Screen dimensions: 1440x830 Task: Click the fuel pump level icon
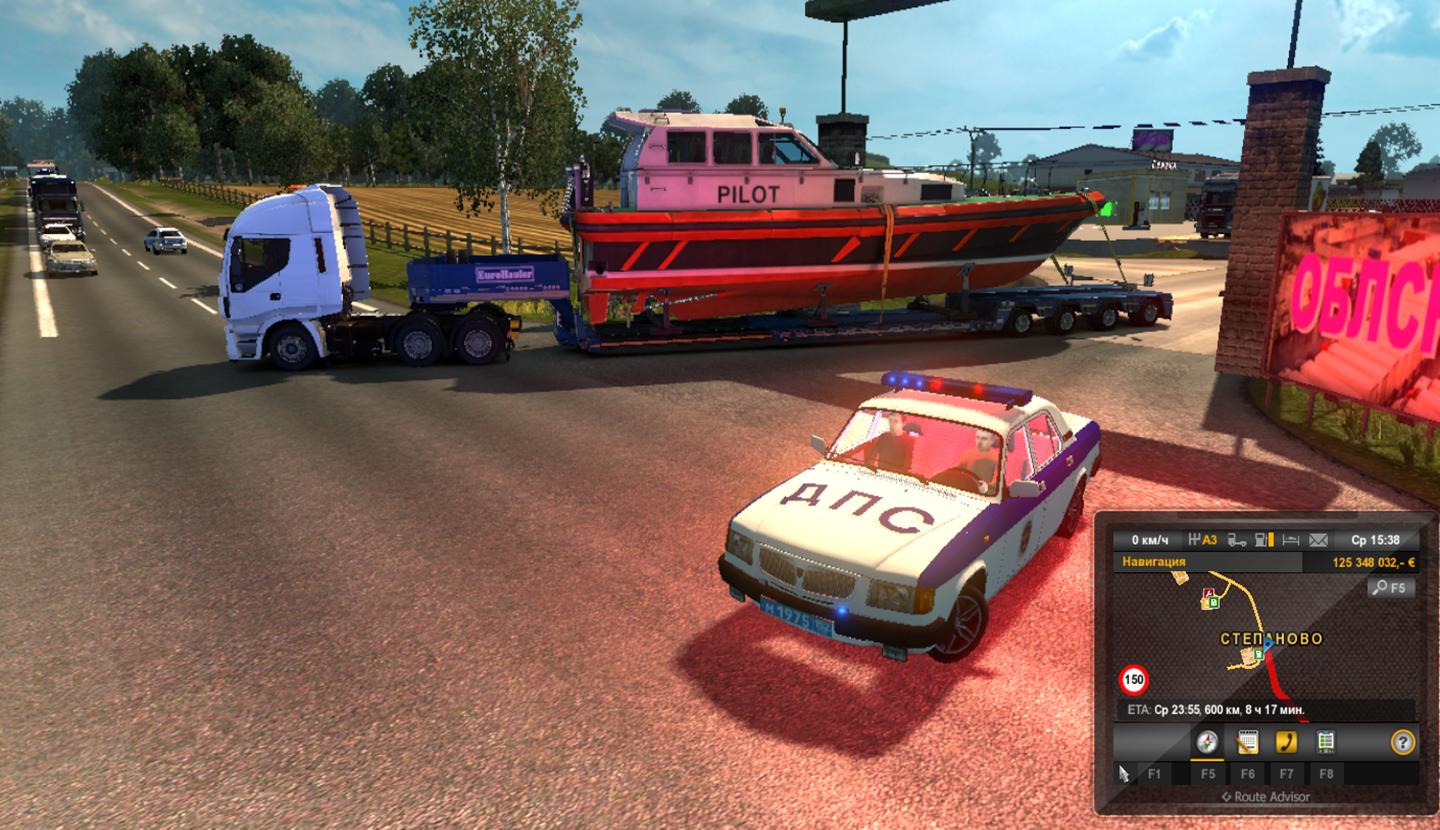(1263, 540)
